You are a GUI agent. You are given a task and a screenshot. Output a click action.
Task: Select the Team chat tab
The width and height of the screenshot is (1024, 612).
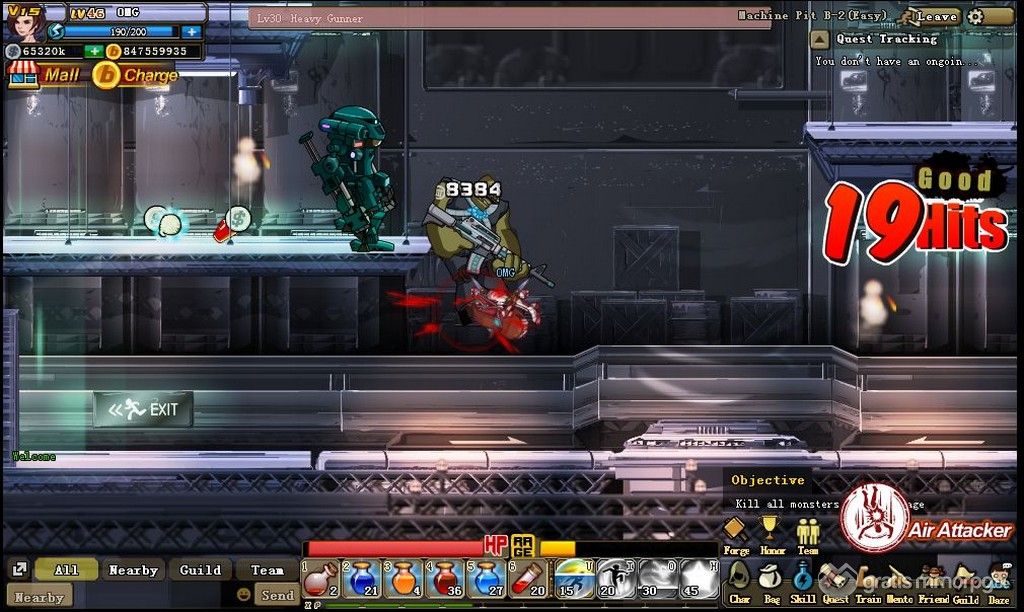point(267,570)
